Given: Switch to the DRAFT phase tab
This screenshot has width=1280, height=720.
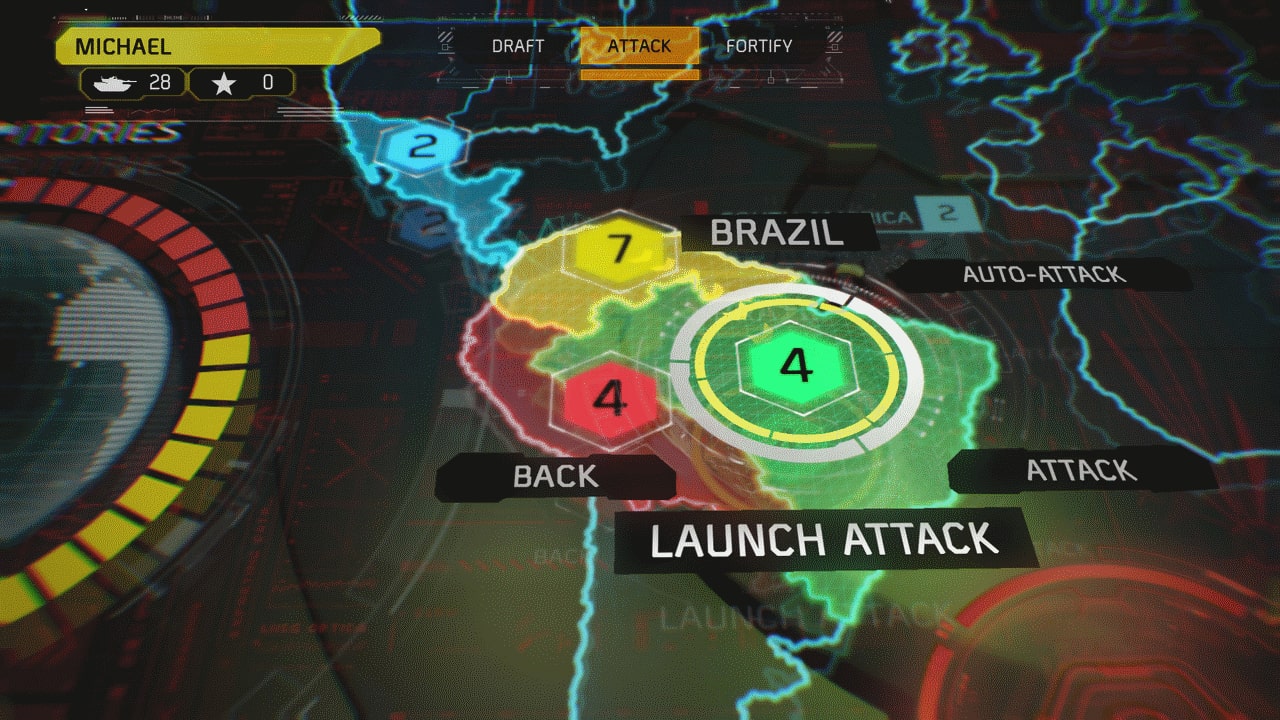Looking at the screenshot, I should point(517,46).
